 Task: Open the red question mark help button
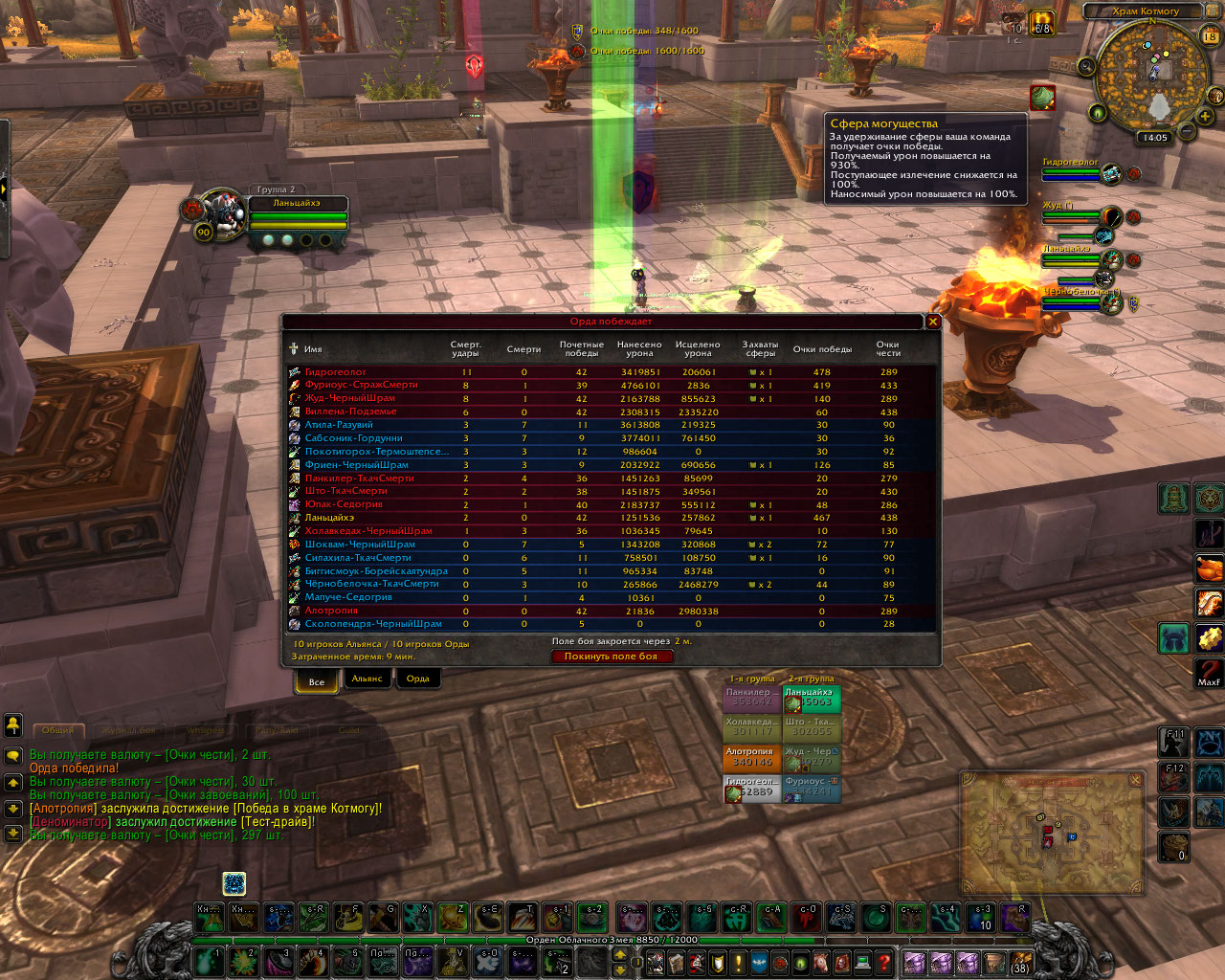(x=884, y=962)
